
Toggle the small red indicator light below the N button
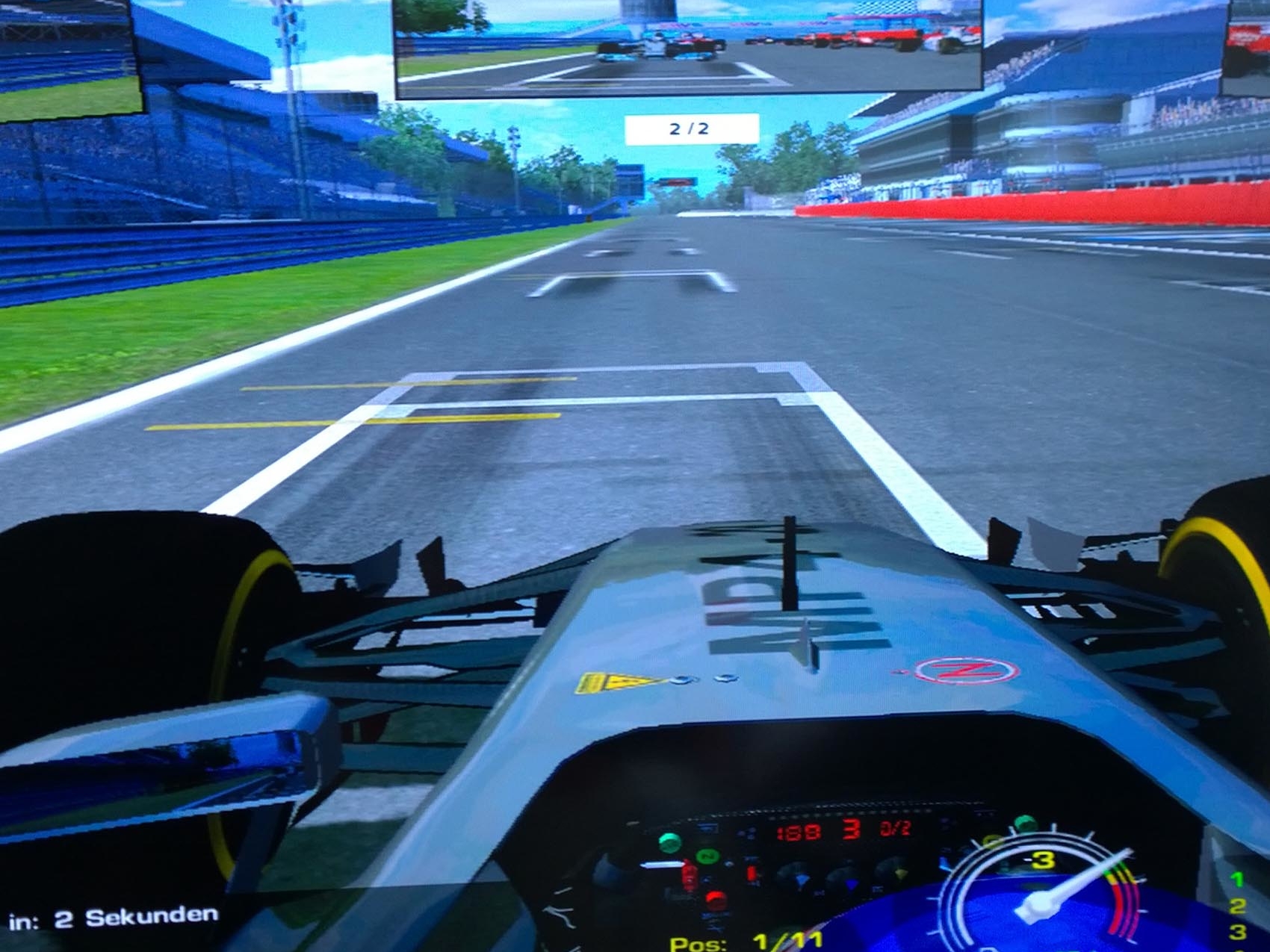[x=715, y=898]
